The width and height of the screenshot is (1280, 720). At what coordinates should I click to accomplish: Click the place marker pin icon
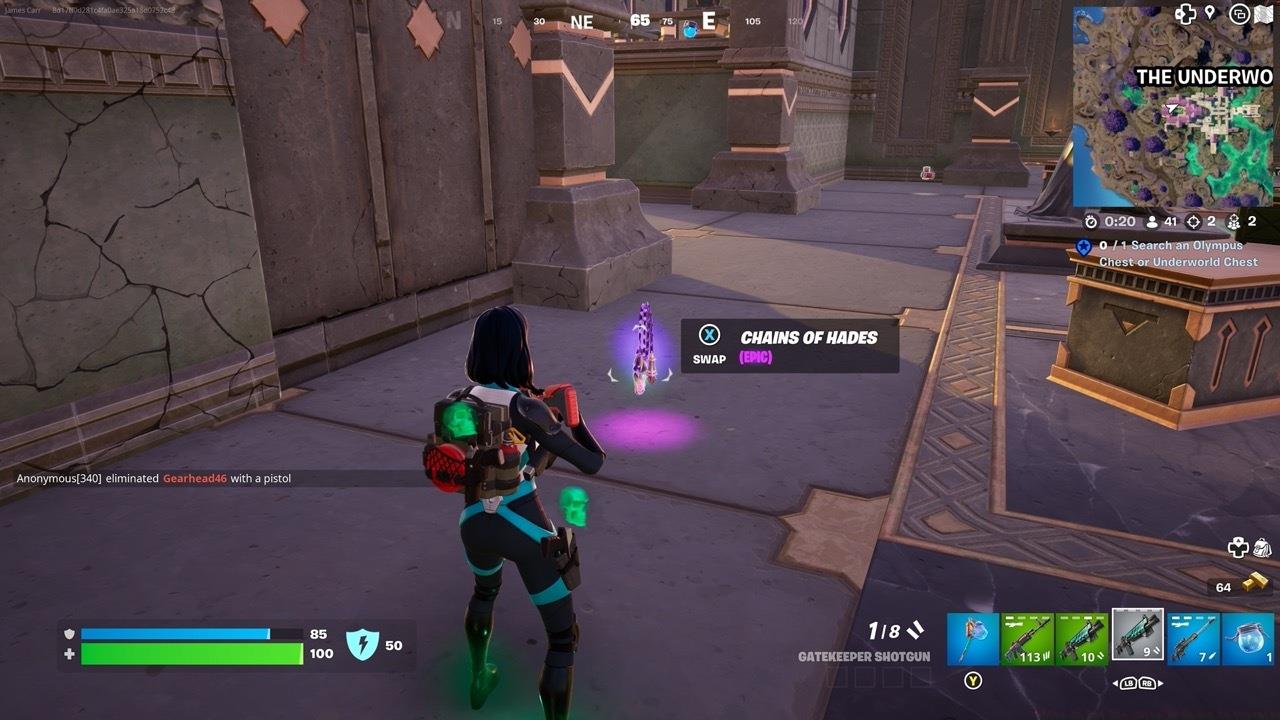[x=1210, y=13]
